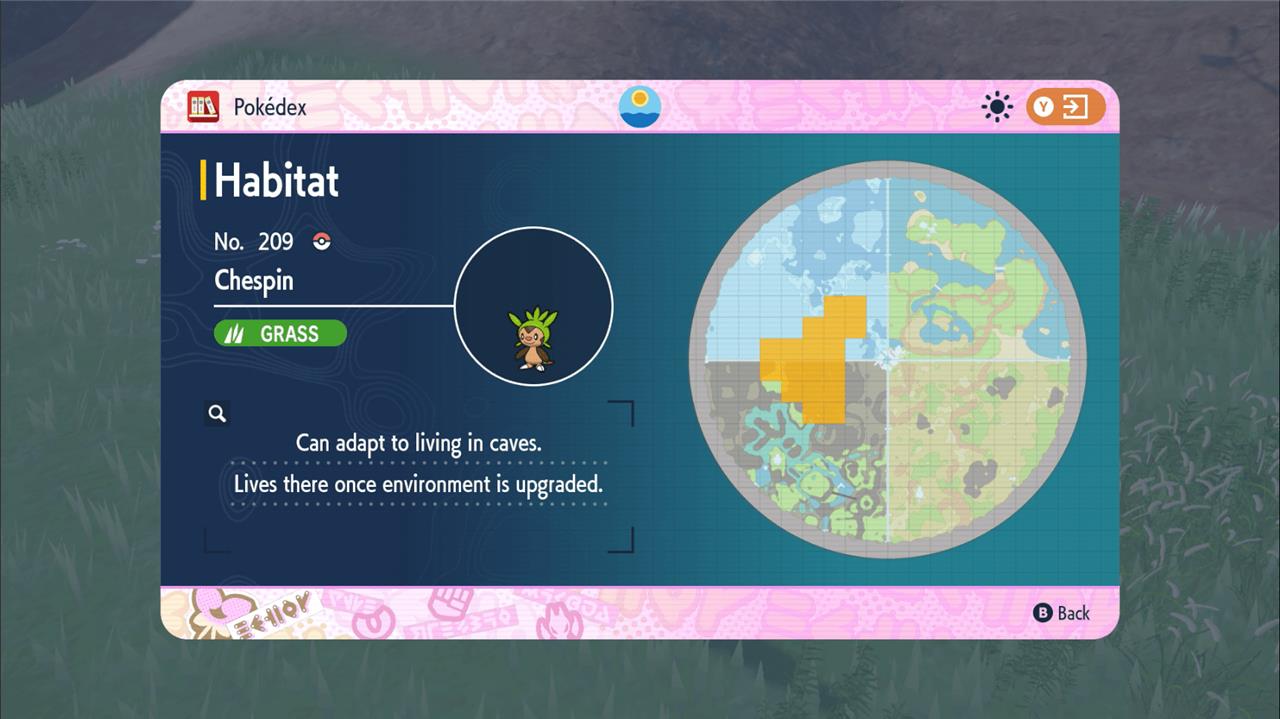Click the Back option
This screenshot has height=719, width=1280.
[1062, 613]
